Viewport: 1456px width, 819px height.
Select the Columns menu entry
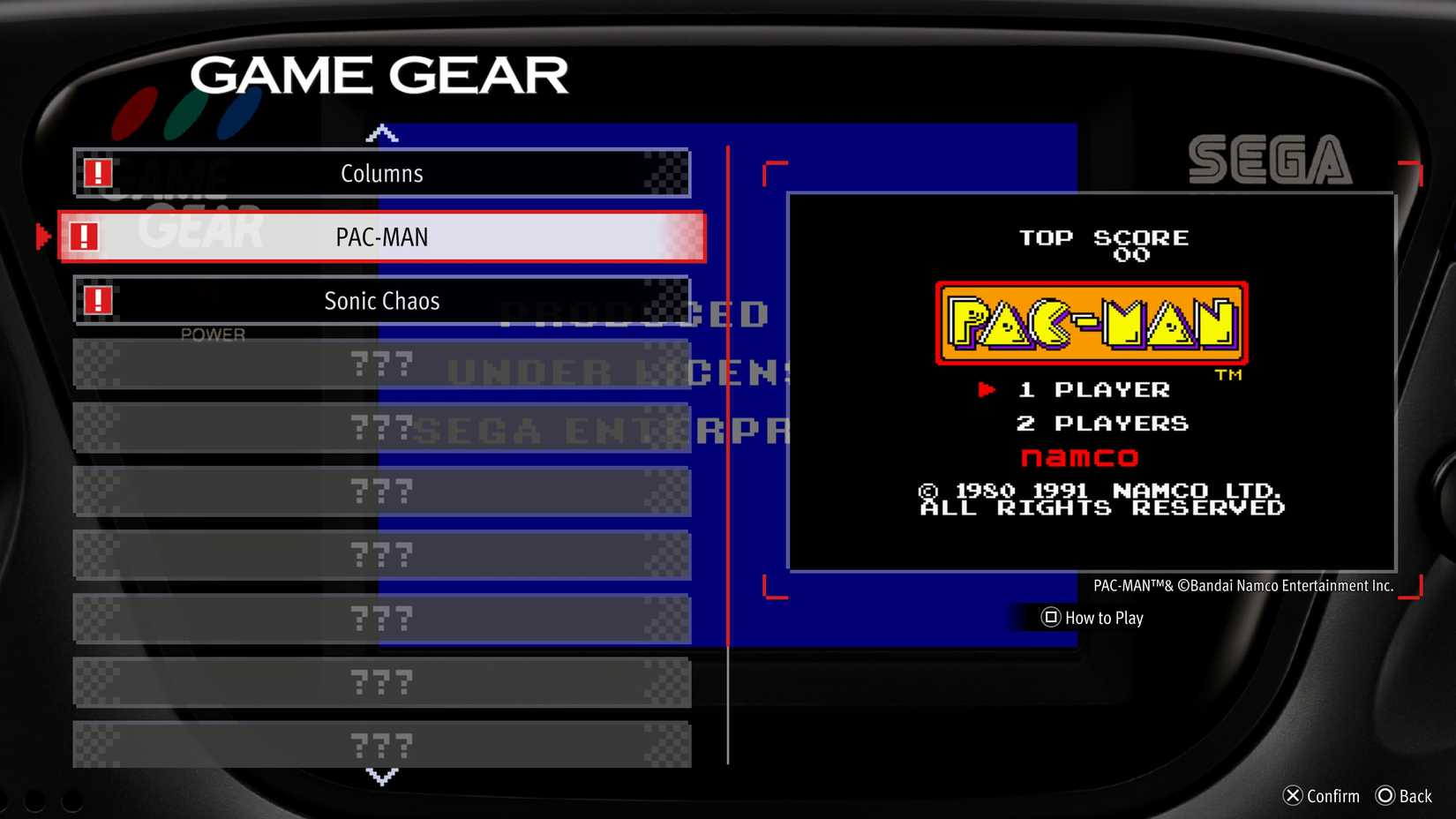381,173
